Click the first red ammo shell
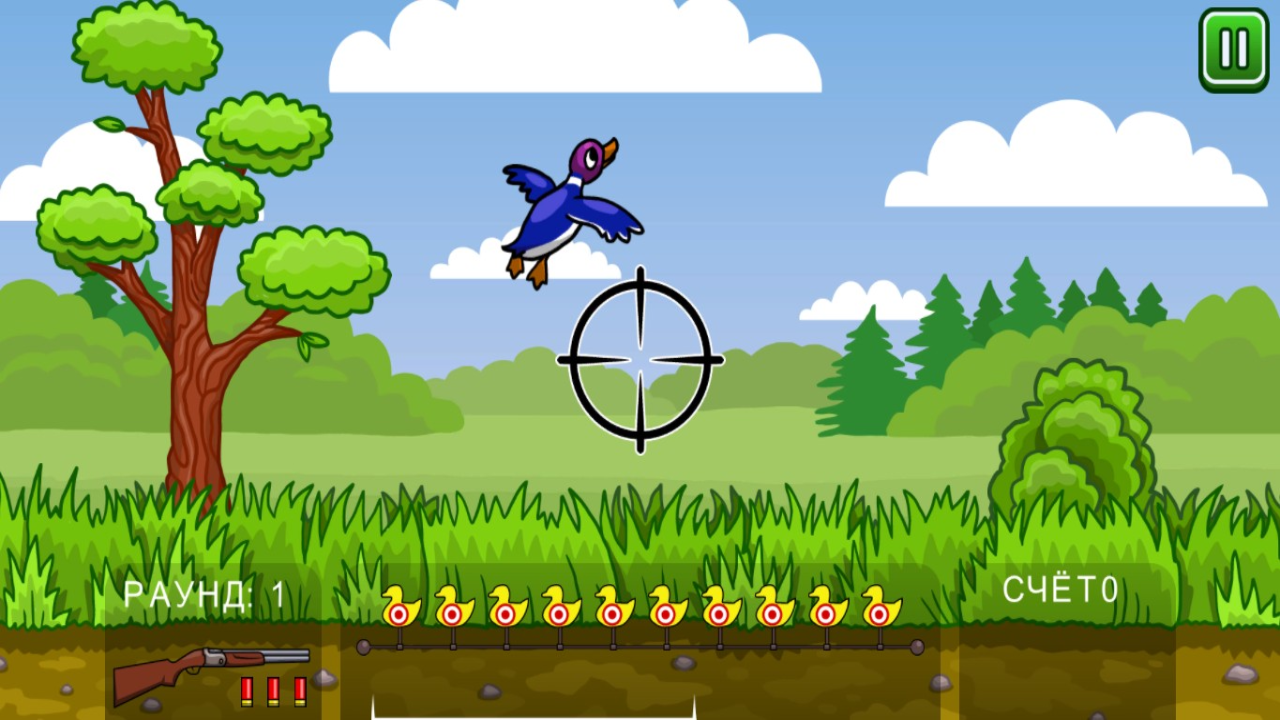This screenshot has width=1280, height=720. [247, 690]
